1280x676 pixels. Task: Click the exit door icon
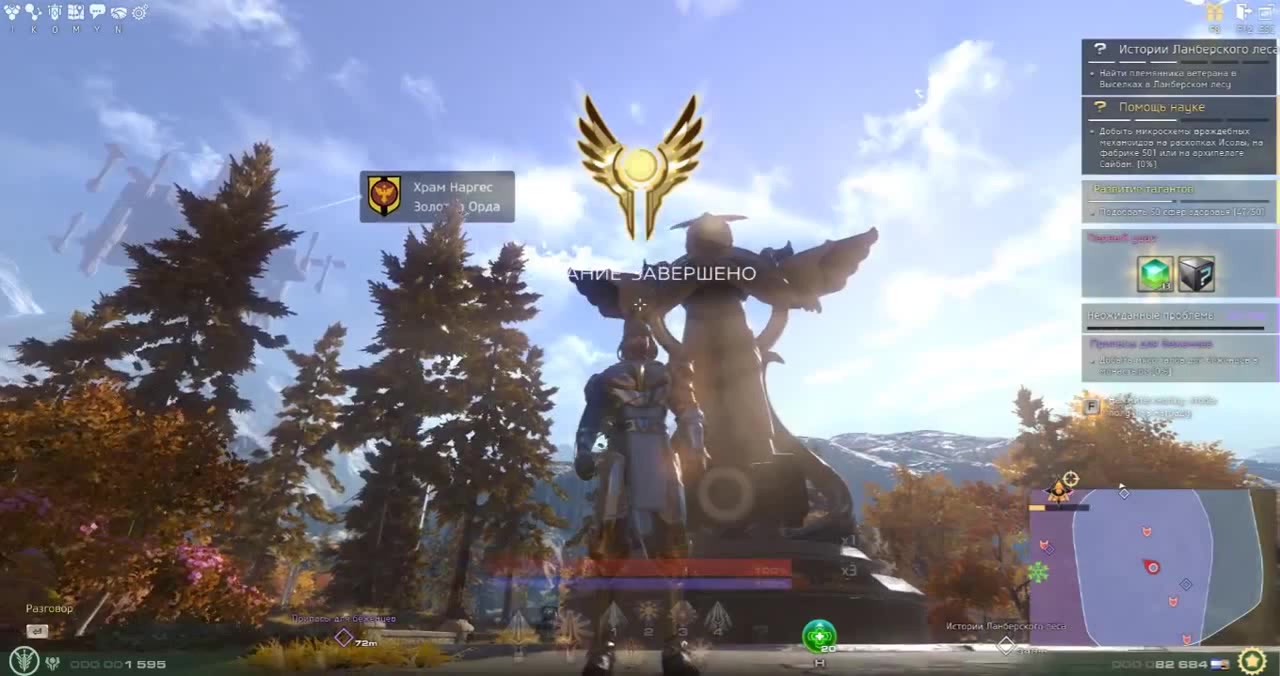1244,12
